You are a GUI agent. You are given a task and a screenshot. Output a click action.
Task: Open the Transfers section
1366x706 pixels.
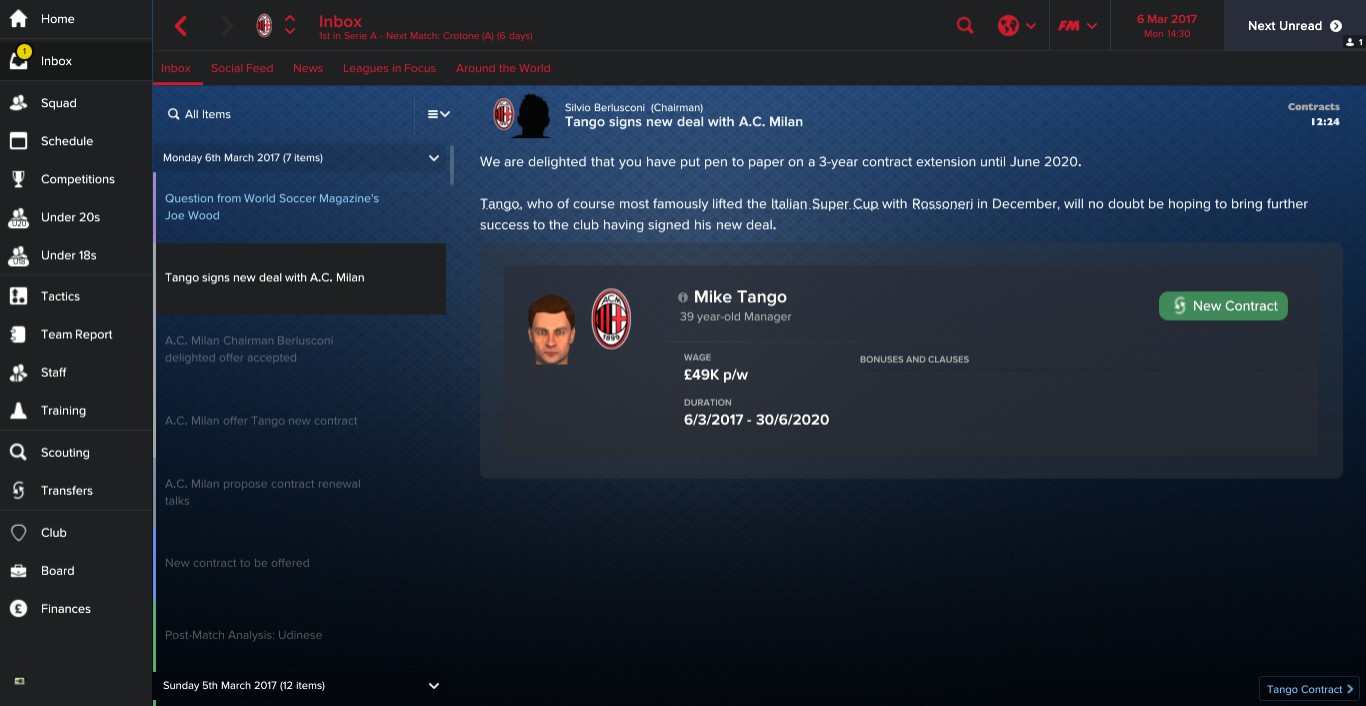click(x=66, y=490)
